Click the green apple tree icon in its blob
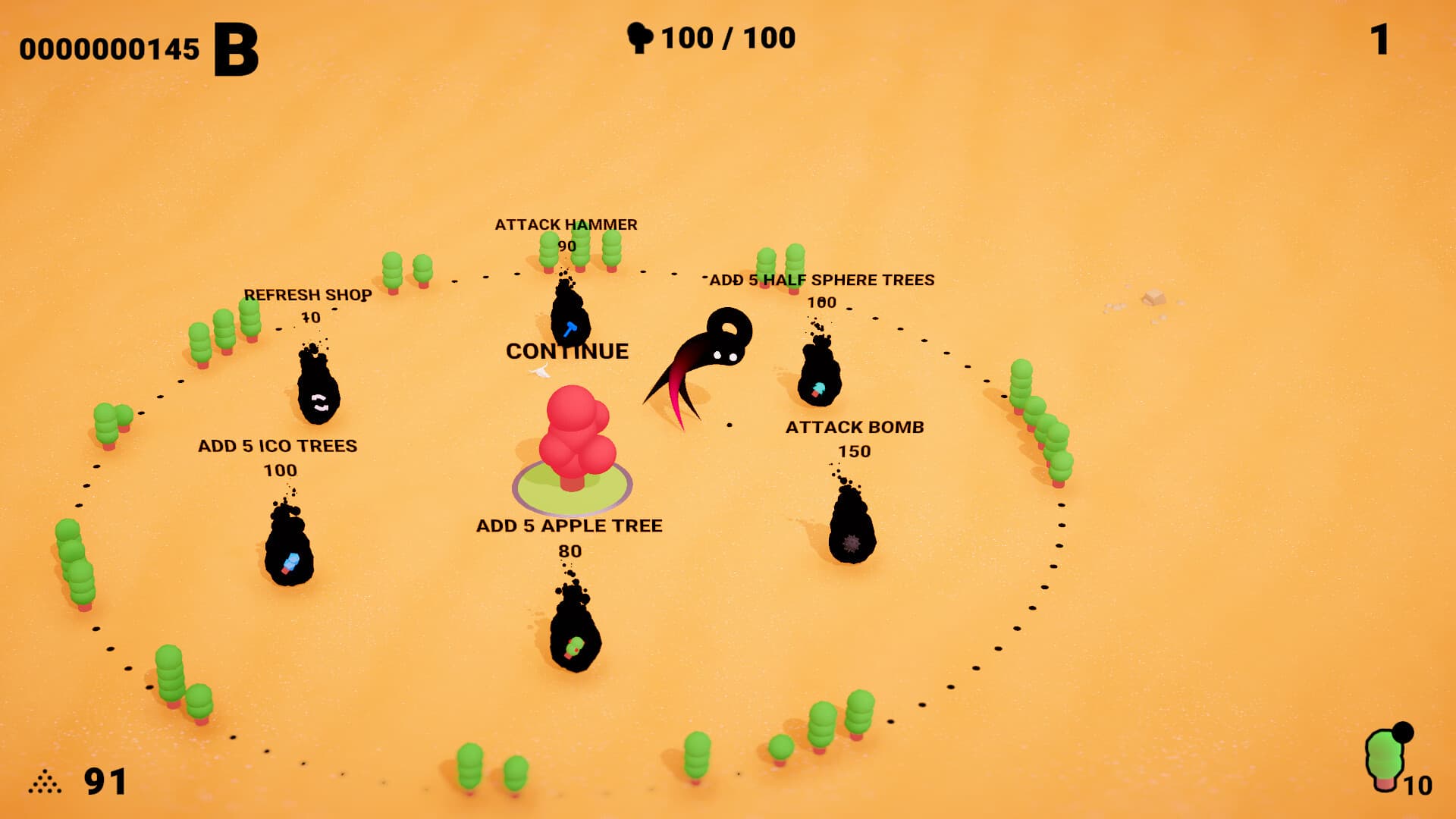This screenshot has height=819, width=1456. pyautogui.click(x=574, y=646)
